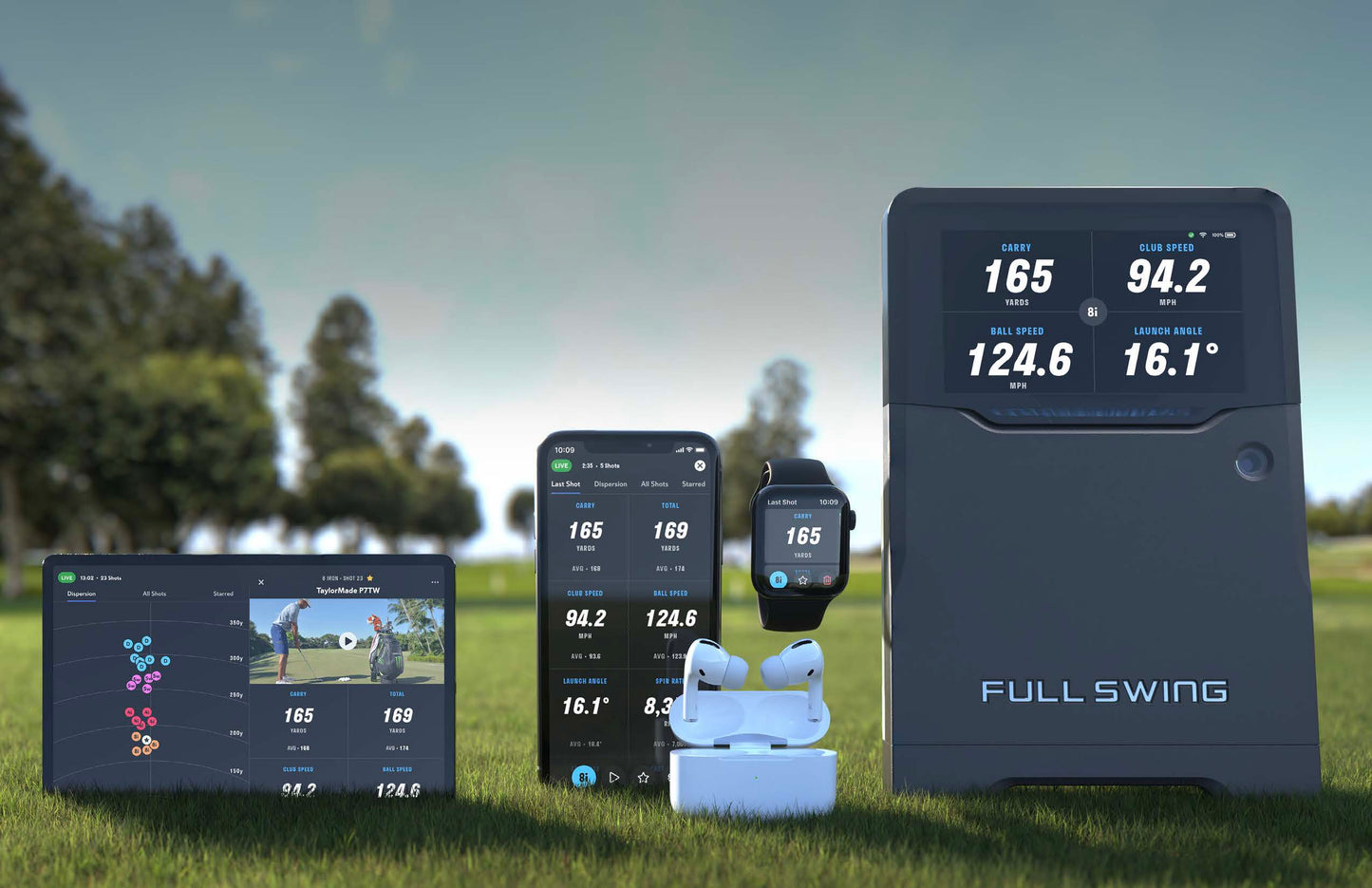Open the Starred tab on the tablet
This screenshot has width=1372, height=888.
223,594
